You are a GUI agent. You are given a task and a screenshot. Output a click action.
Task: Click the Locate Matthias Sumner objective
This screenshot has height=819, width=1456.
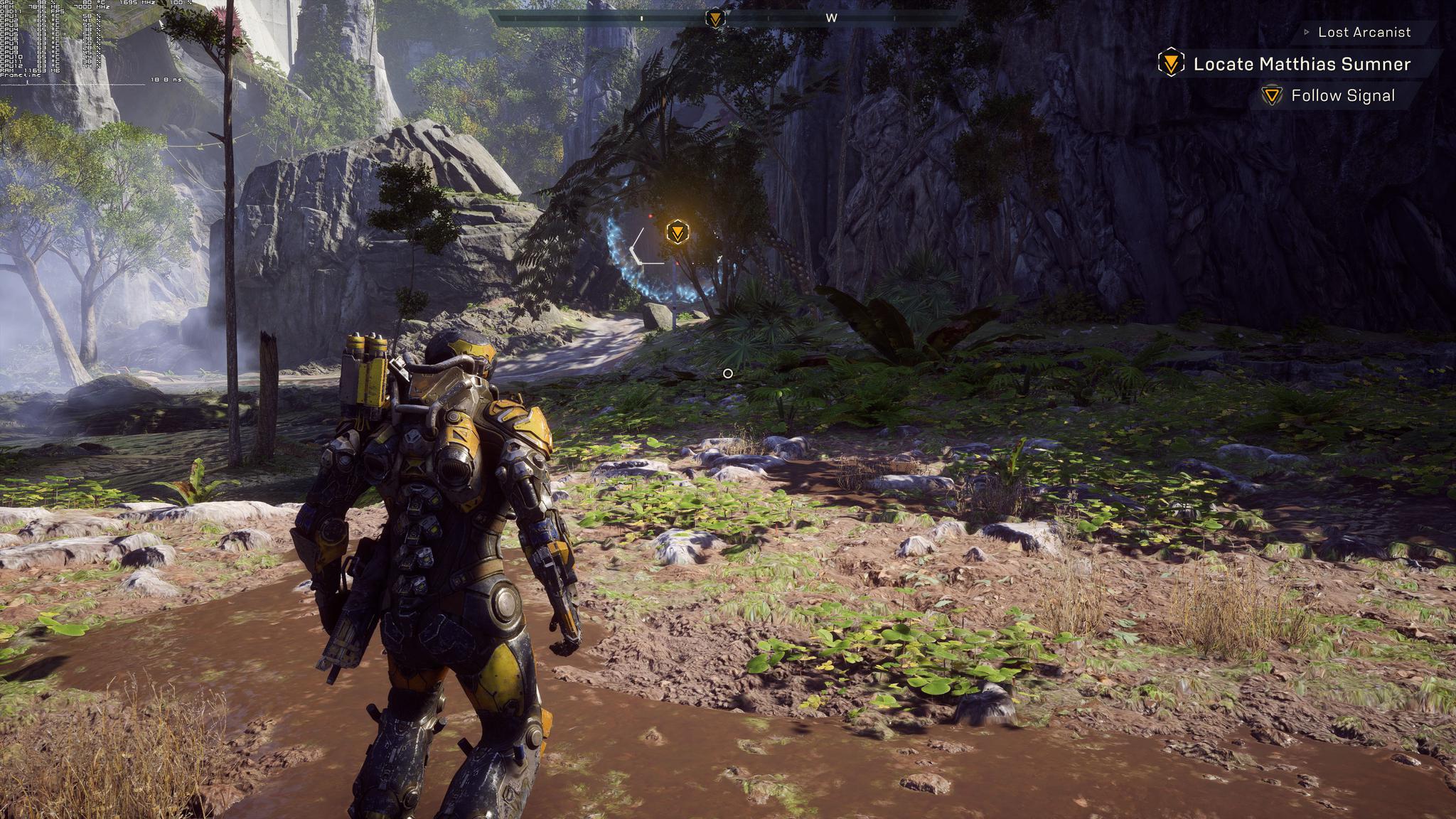tap(1301, 64)
